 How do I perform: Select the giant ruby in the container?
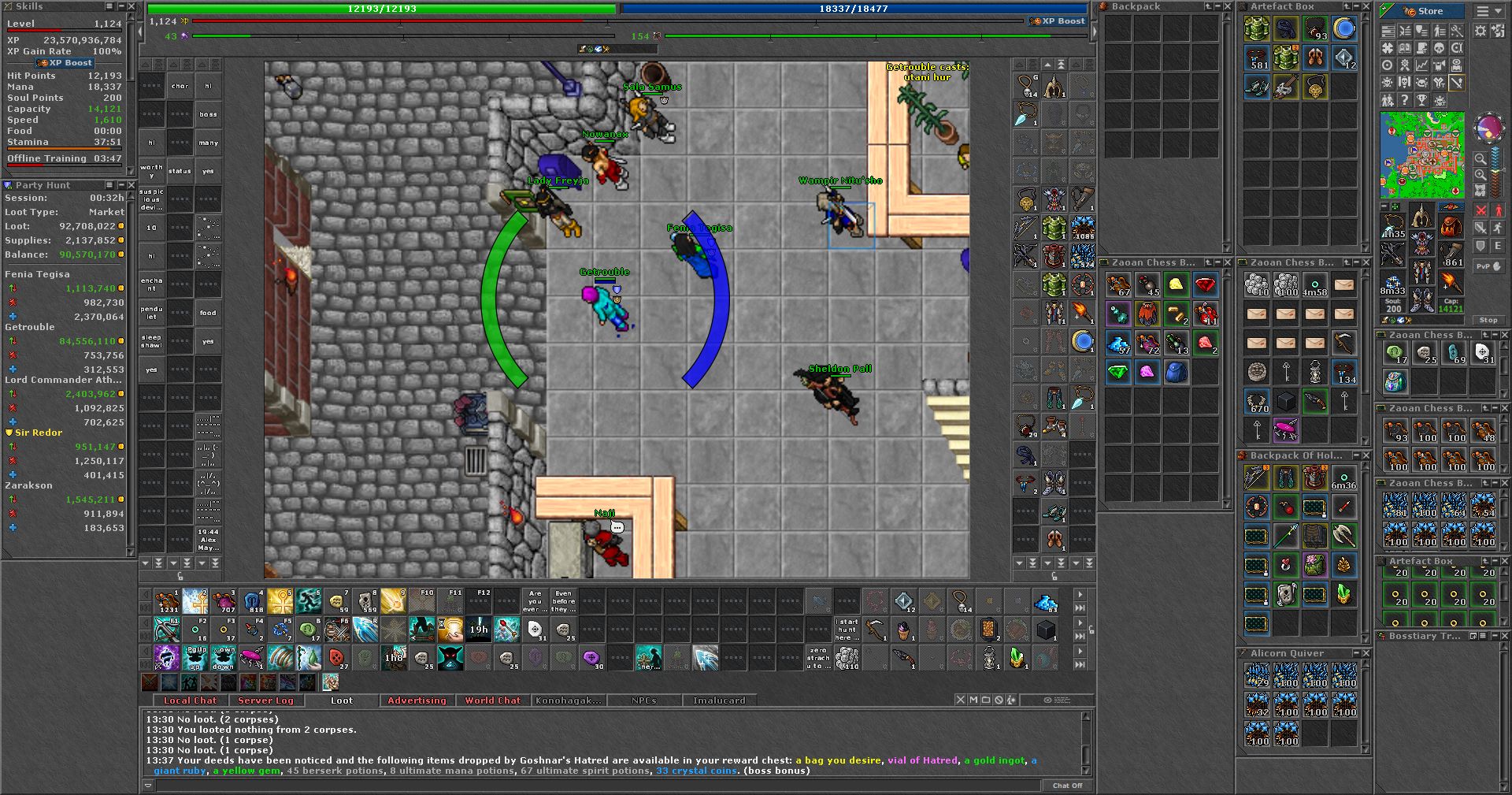click(1205, 284)
